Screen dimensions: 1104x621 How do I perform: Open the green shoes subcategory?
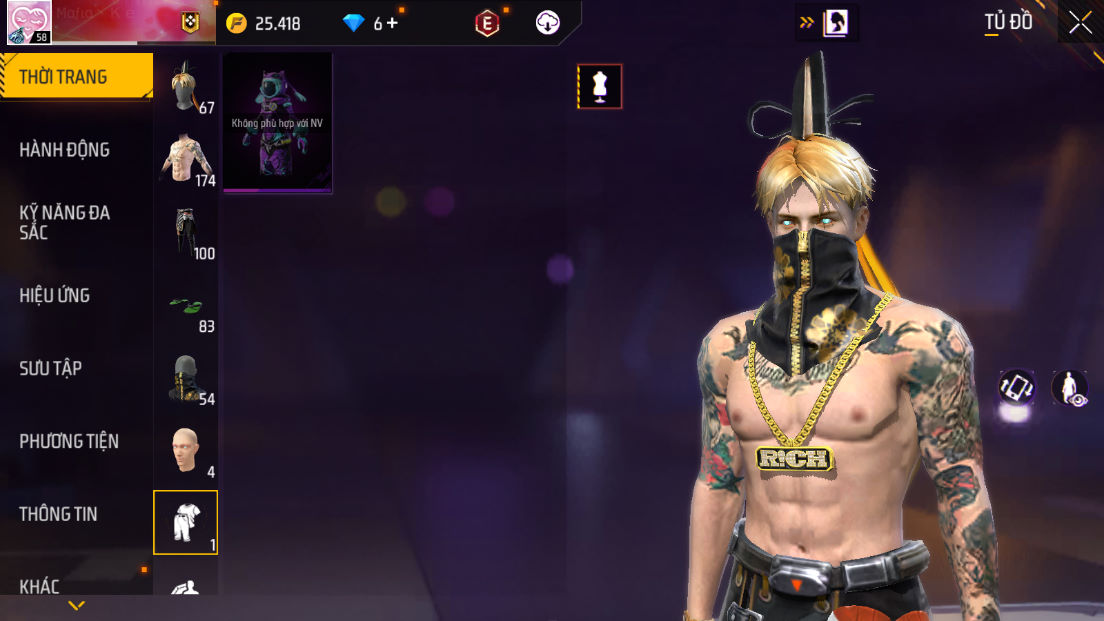pyautogui.click(x=185, y=305)
